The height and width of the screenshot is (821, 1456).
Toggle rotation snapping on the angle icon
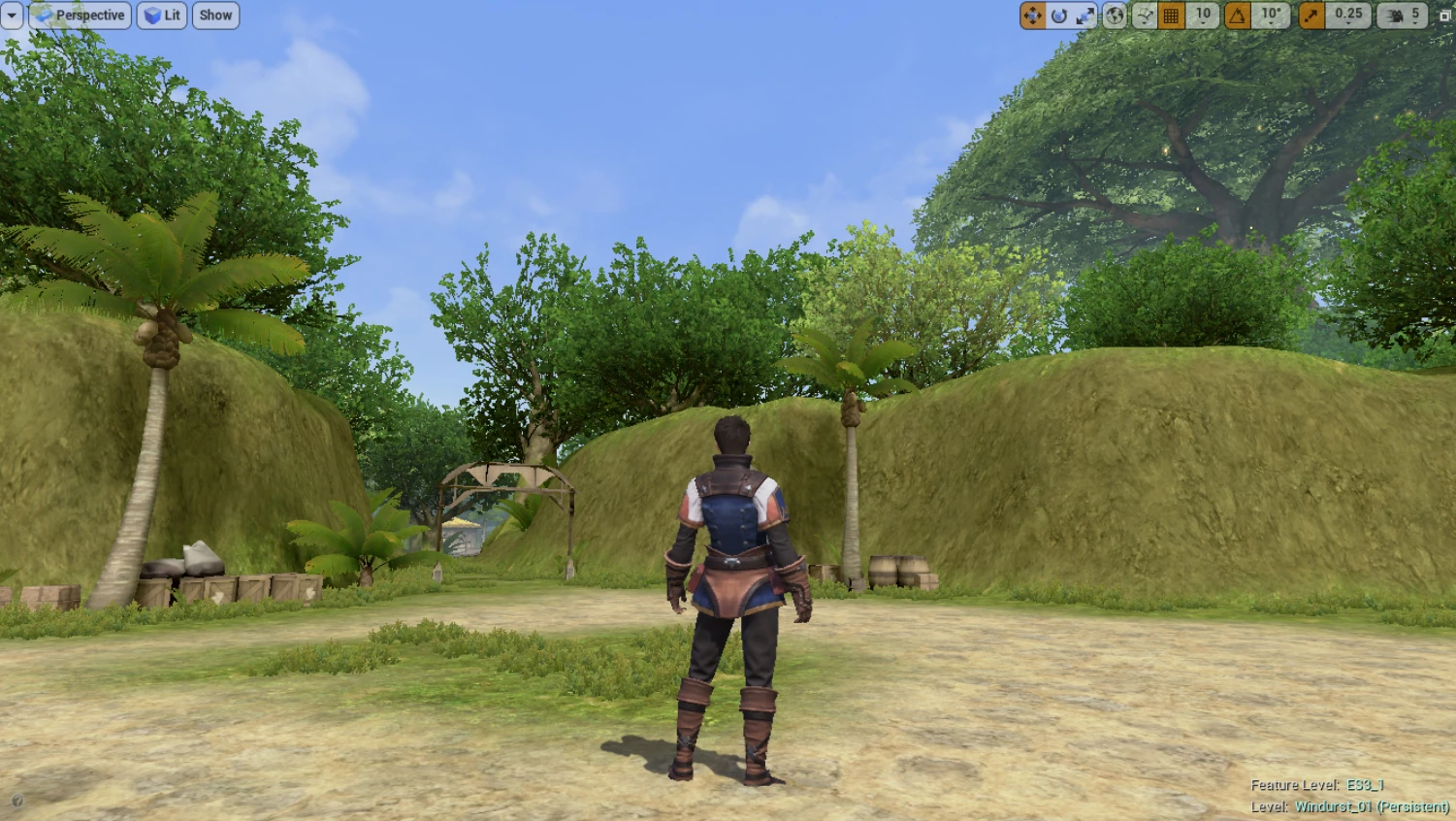(x=1238, y=16)
